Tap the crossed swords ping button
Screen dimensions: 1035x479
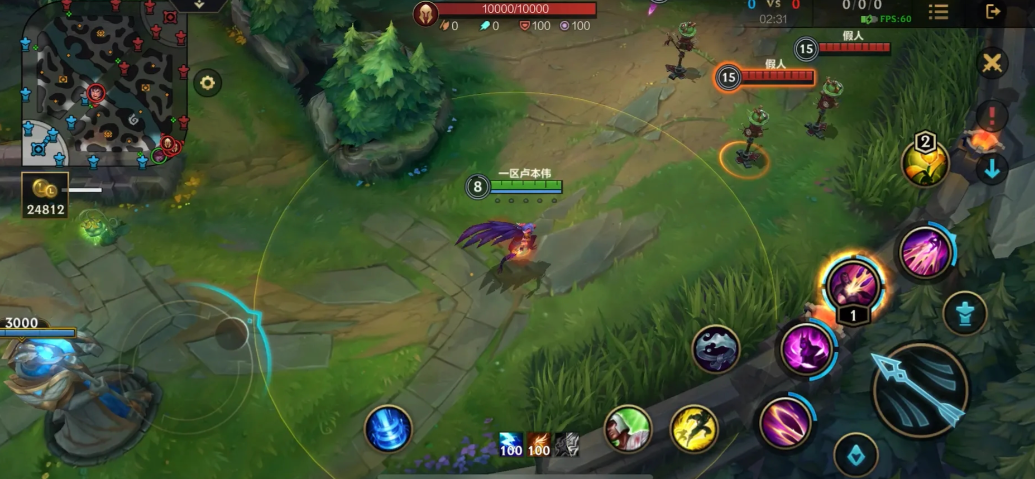point(992,64)
